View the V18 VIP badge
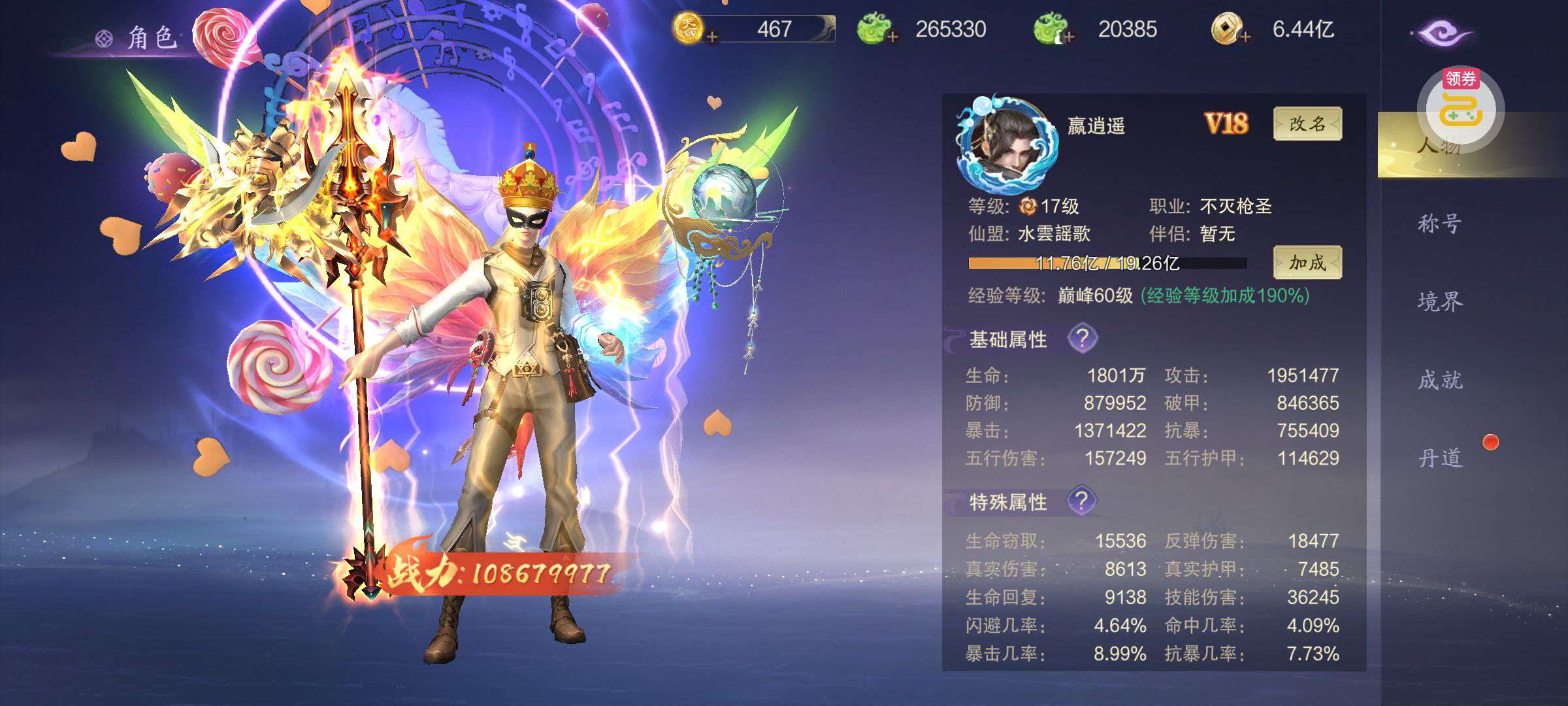This screenshot has width=1568, height=706. (x=1226, y=124)
